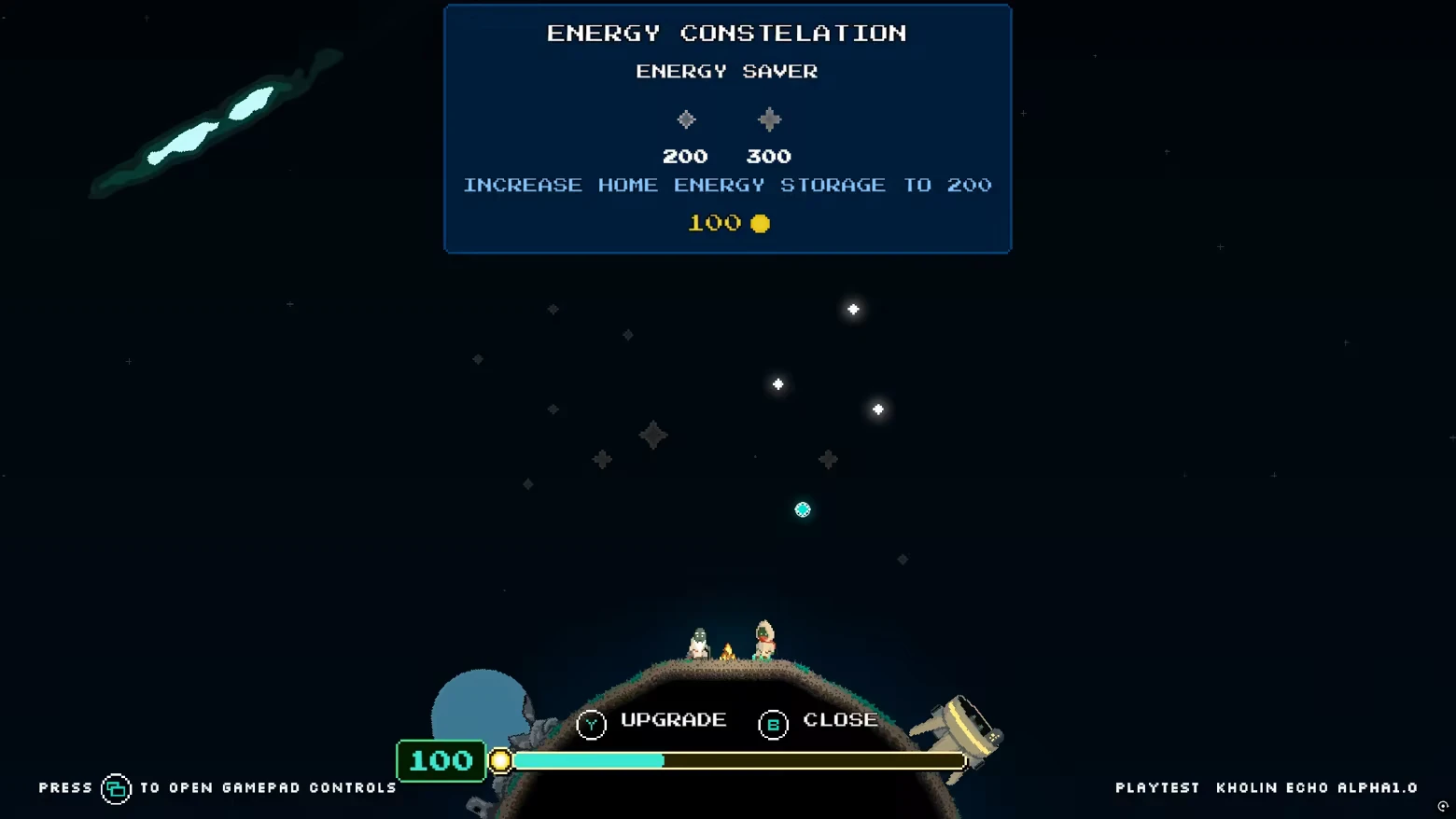Open the Energy Saver upgrade details

tap(726, 71)
